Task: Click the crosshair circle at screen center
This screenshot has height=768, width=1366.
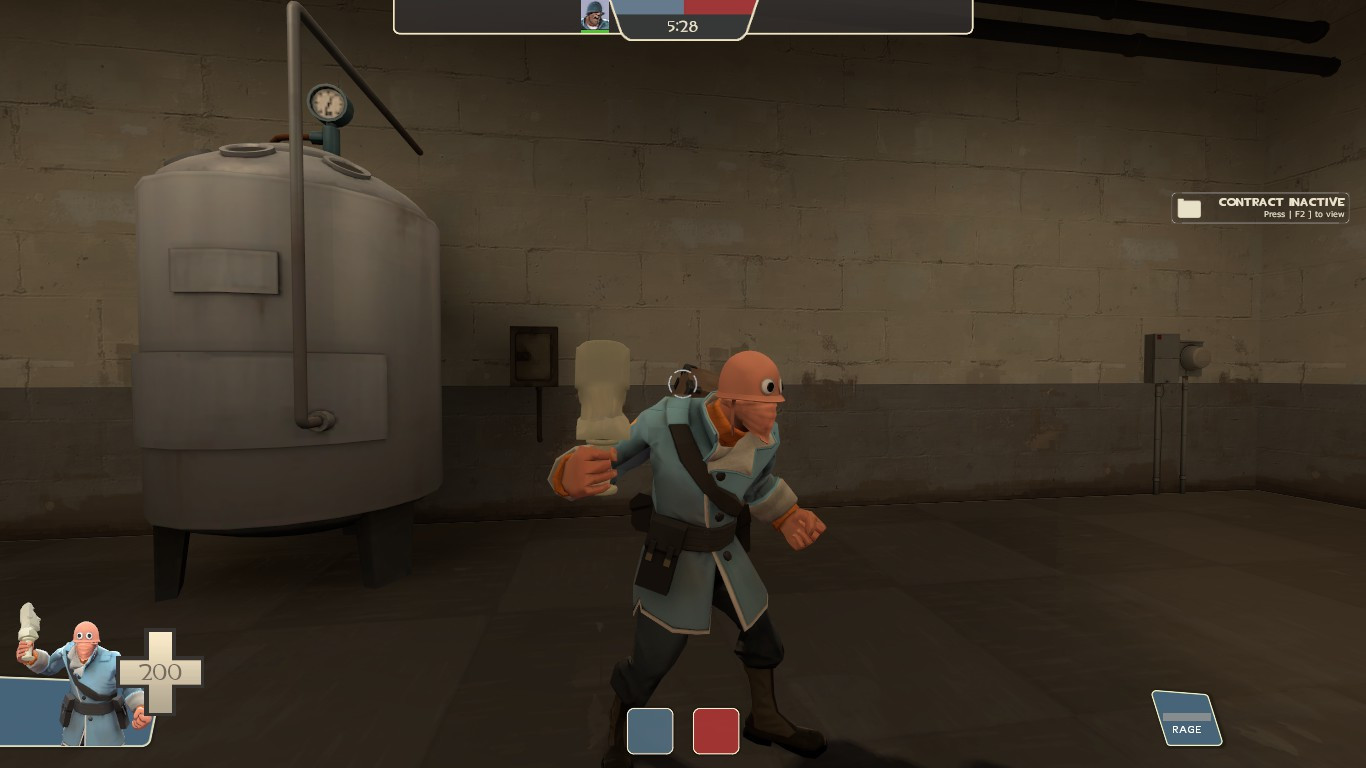Action: 681,384
